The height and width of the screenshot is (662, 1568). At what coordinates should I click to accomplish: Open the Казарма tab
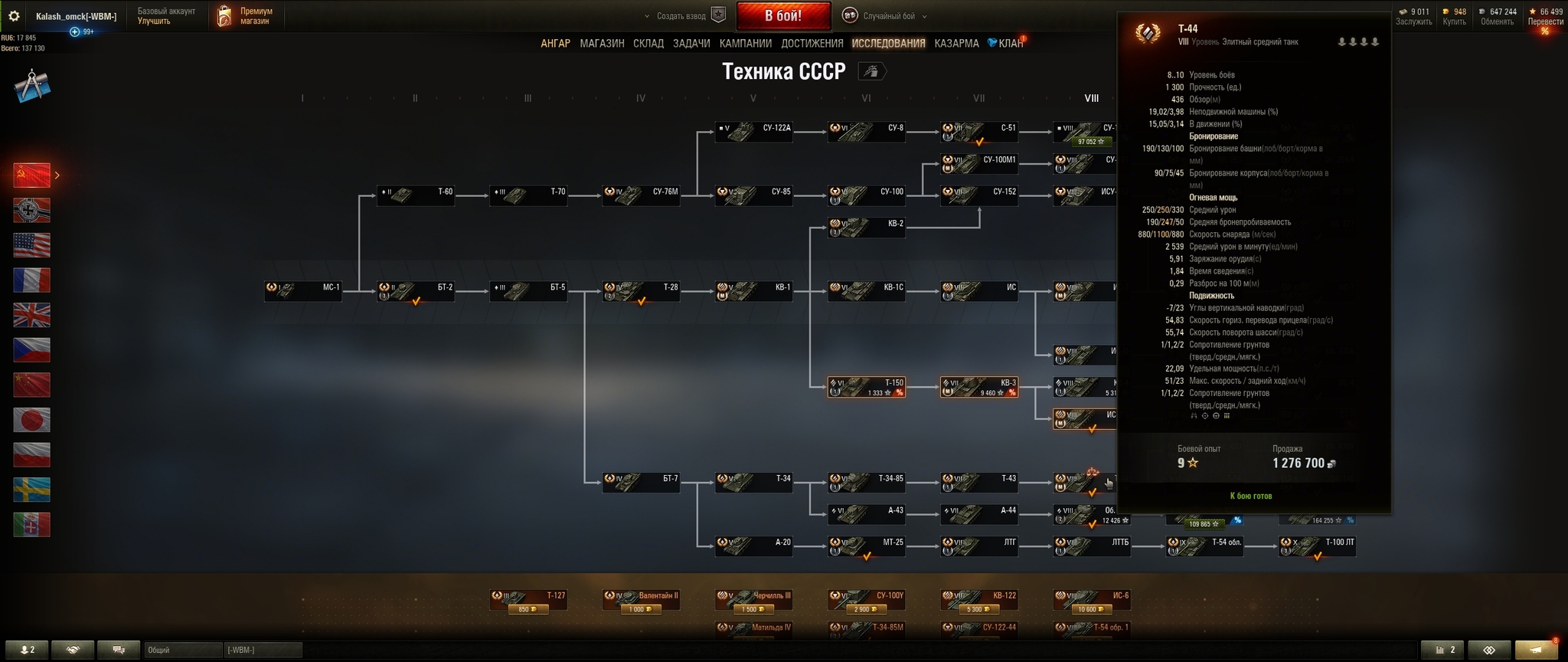[956, 44]
